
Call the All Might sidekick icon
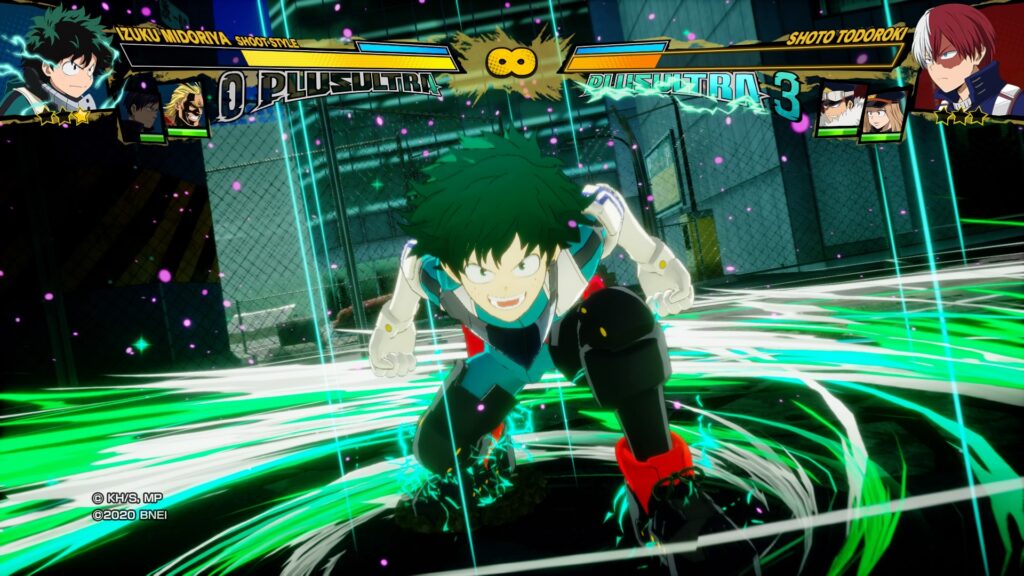186,107
